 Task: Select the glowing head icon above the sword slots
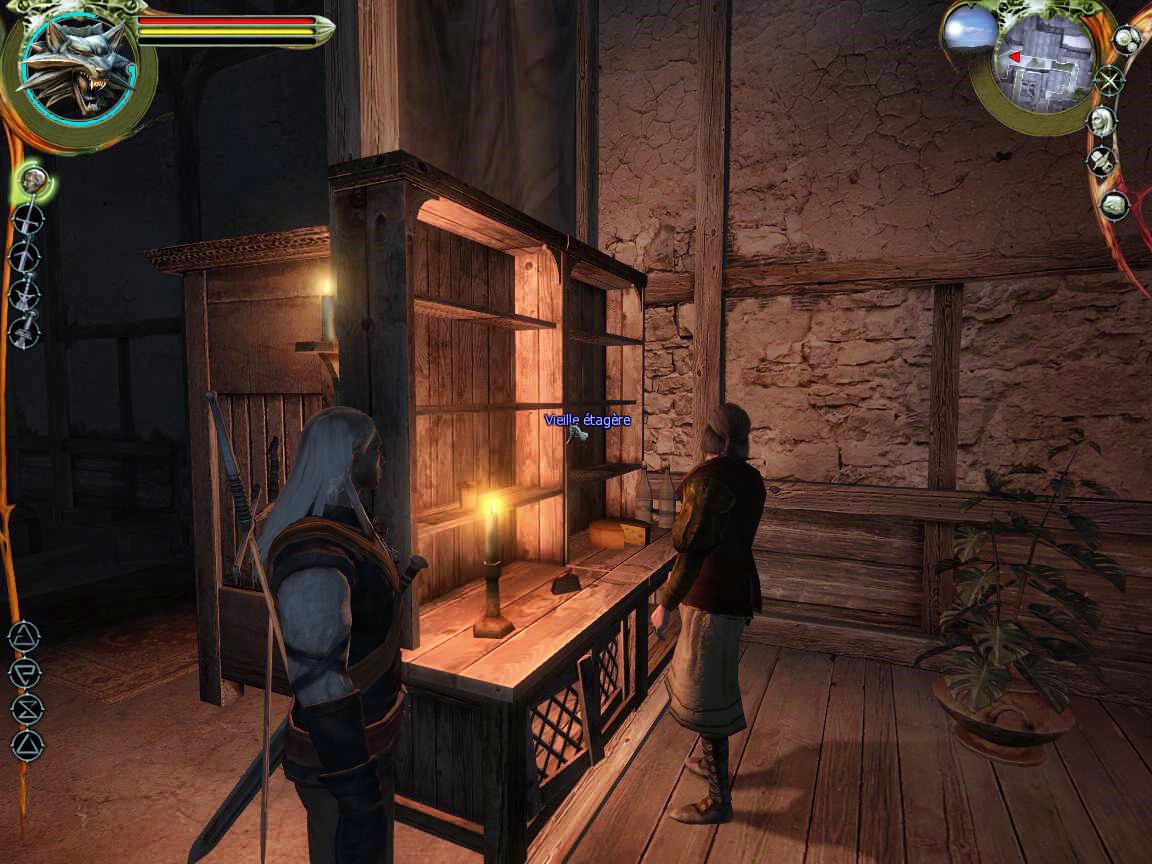click(35, 181)
